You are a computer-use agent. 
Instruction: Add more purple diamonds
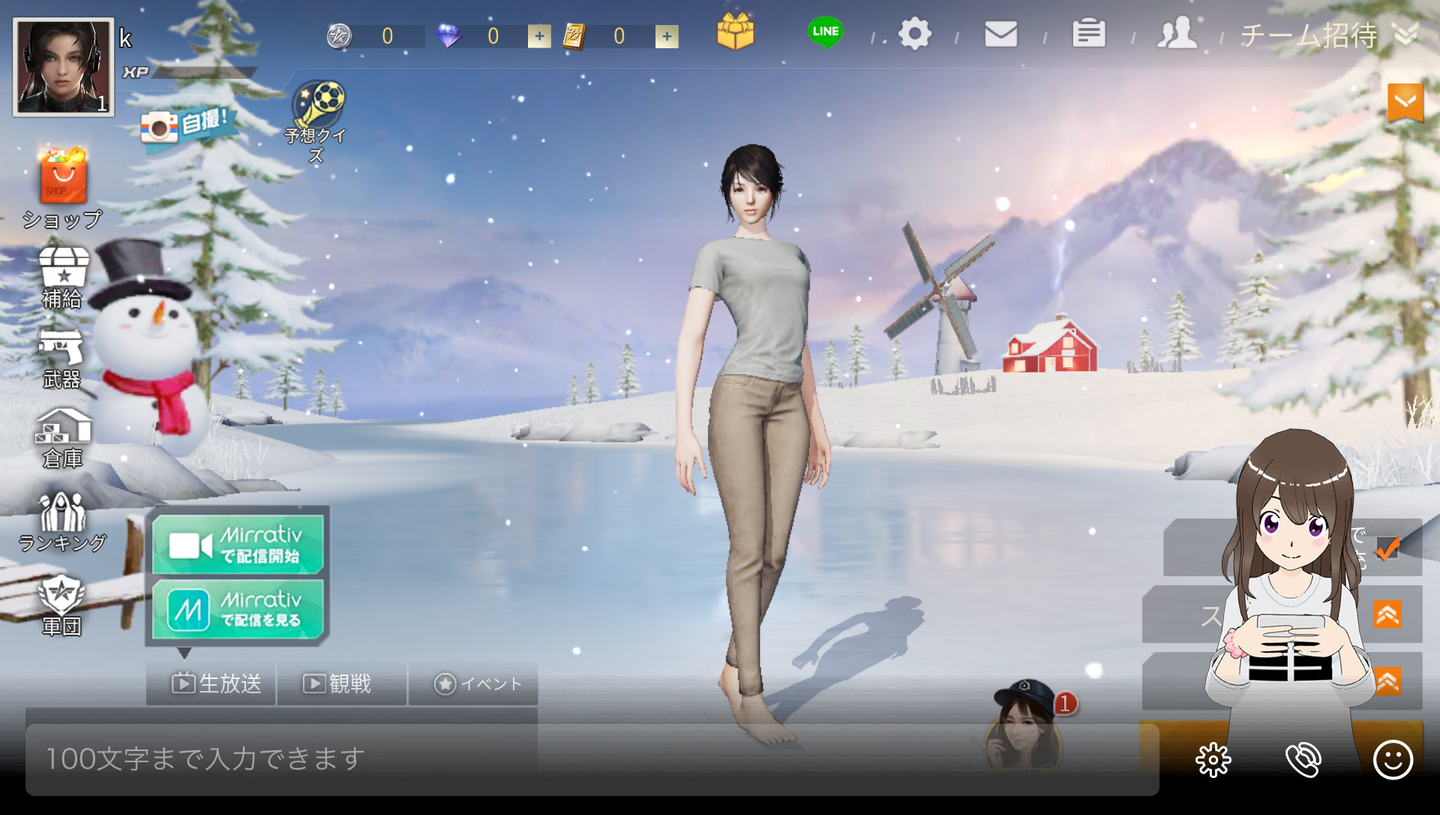539,37
